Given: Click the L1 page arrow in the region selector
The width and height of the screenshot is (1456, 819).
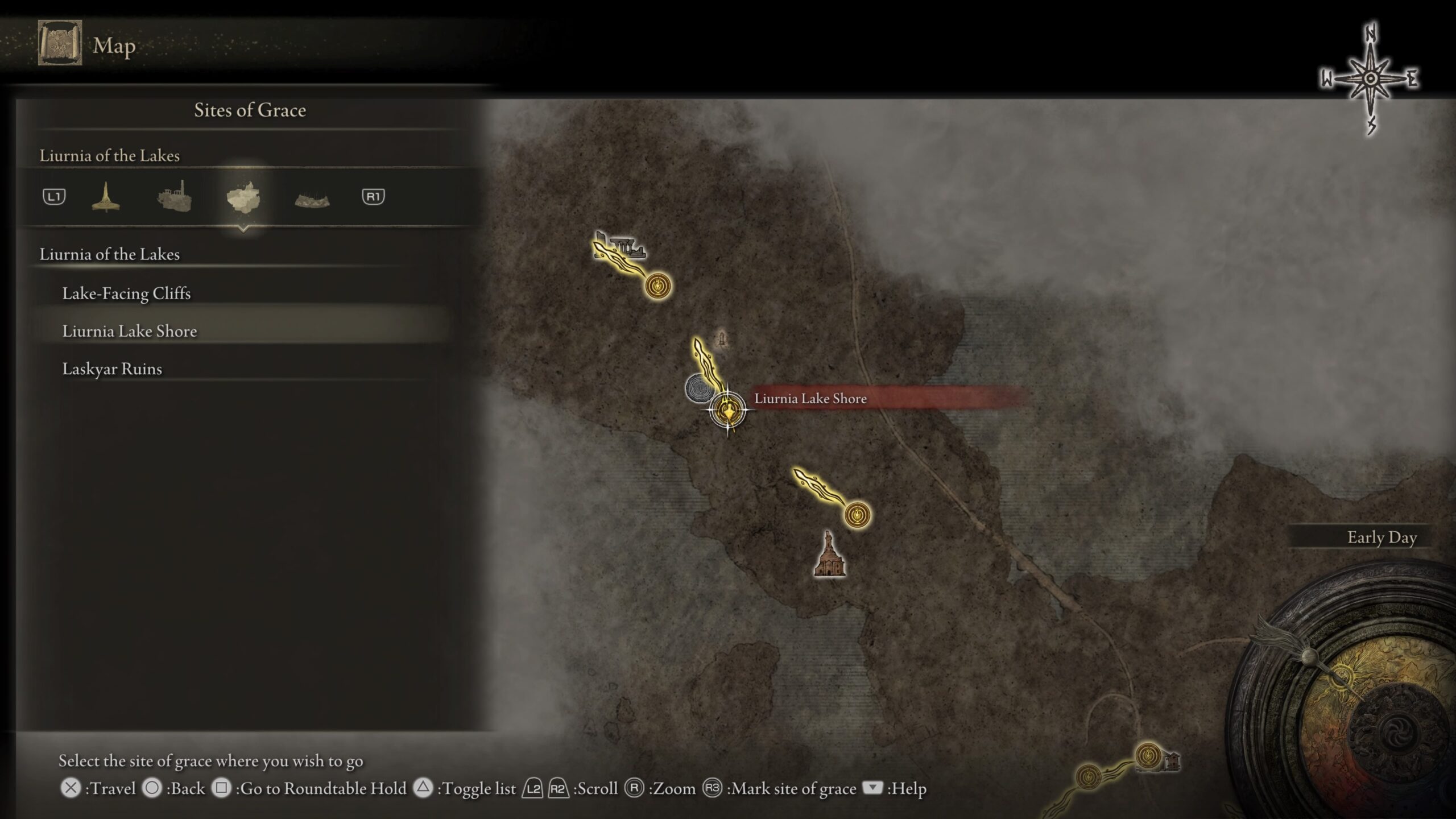Looking at the screenshot, I should (x=54, y=196).
